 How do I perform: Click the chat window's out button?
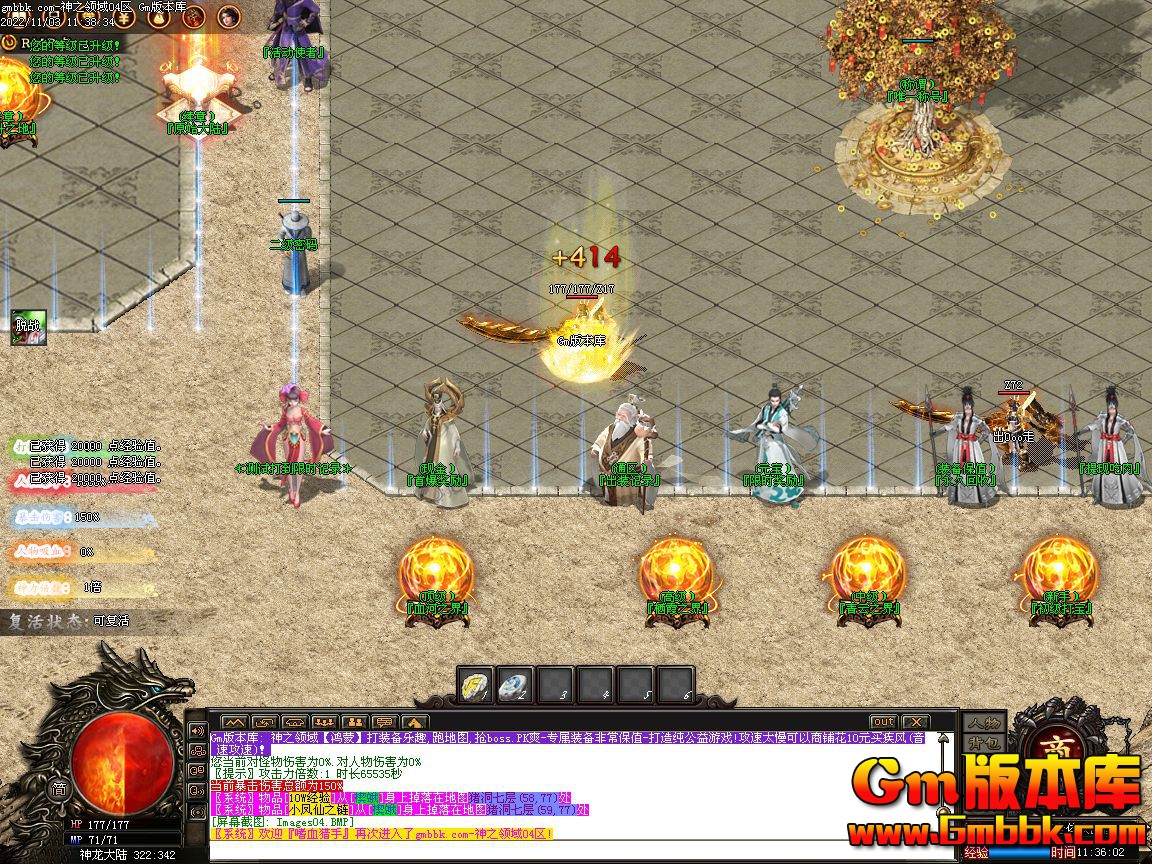coord(883,722)
